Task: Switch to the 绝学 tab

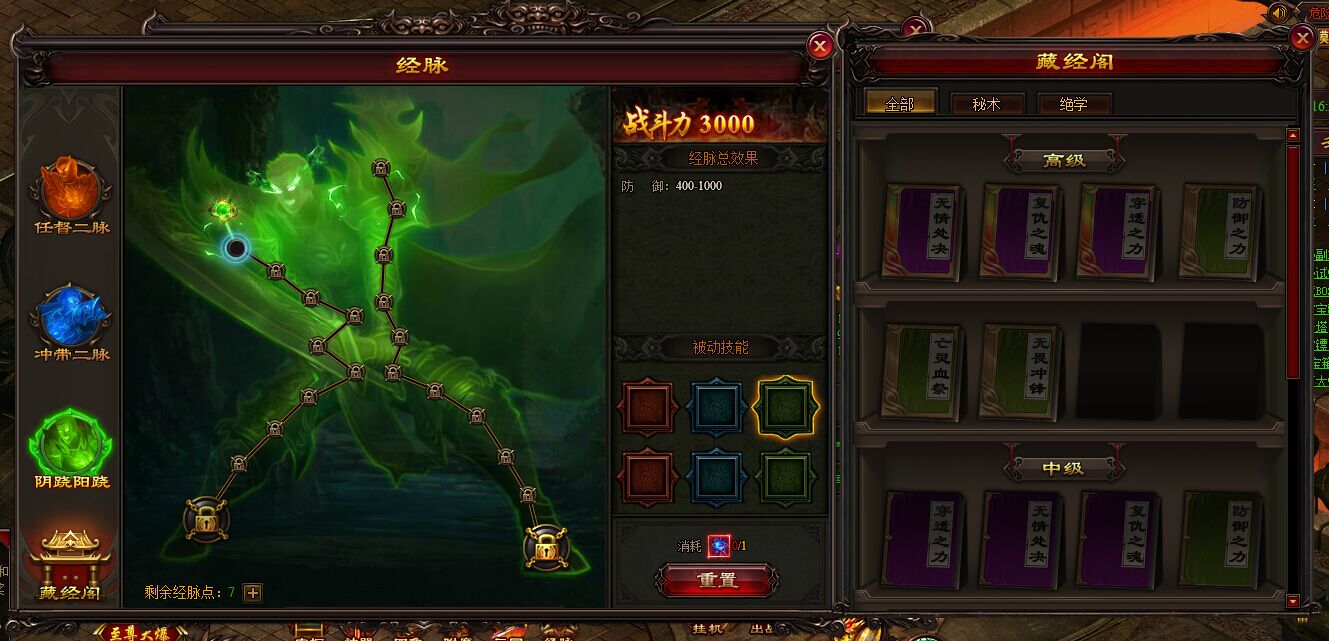Action: pyautogui.click(x=1074, y=104)
